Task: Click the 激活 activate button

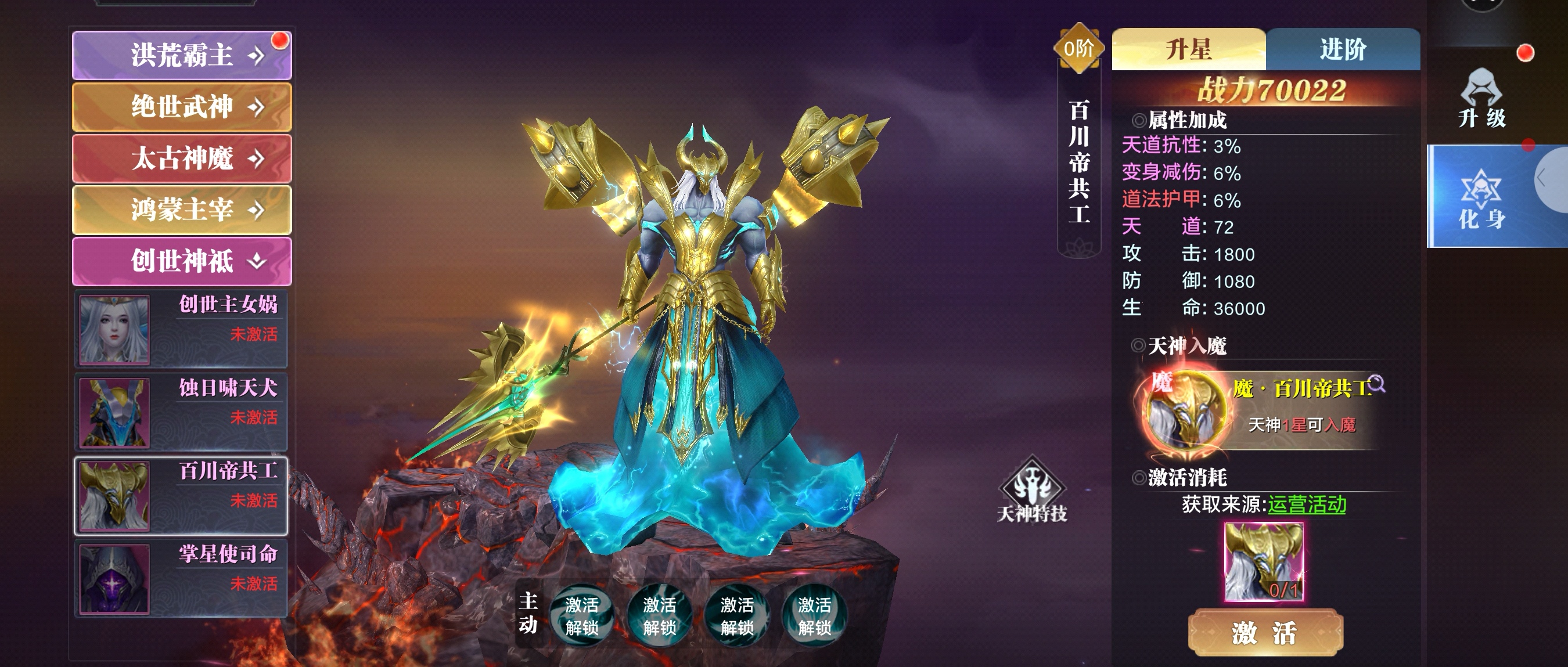Action: tap(1265, 633)
